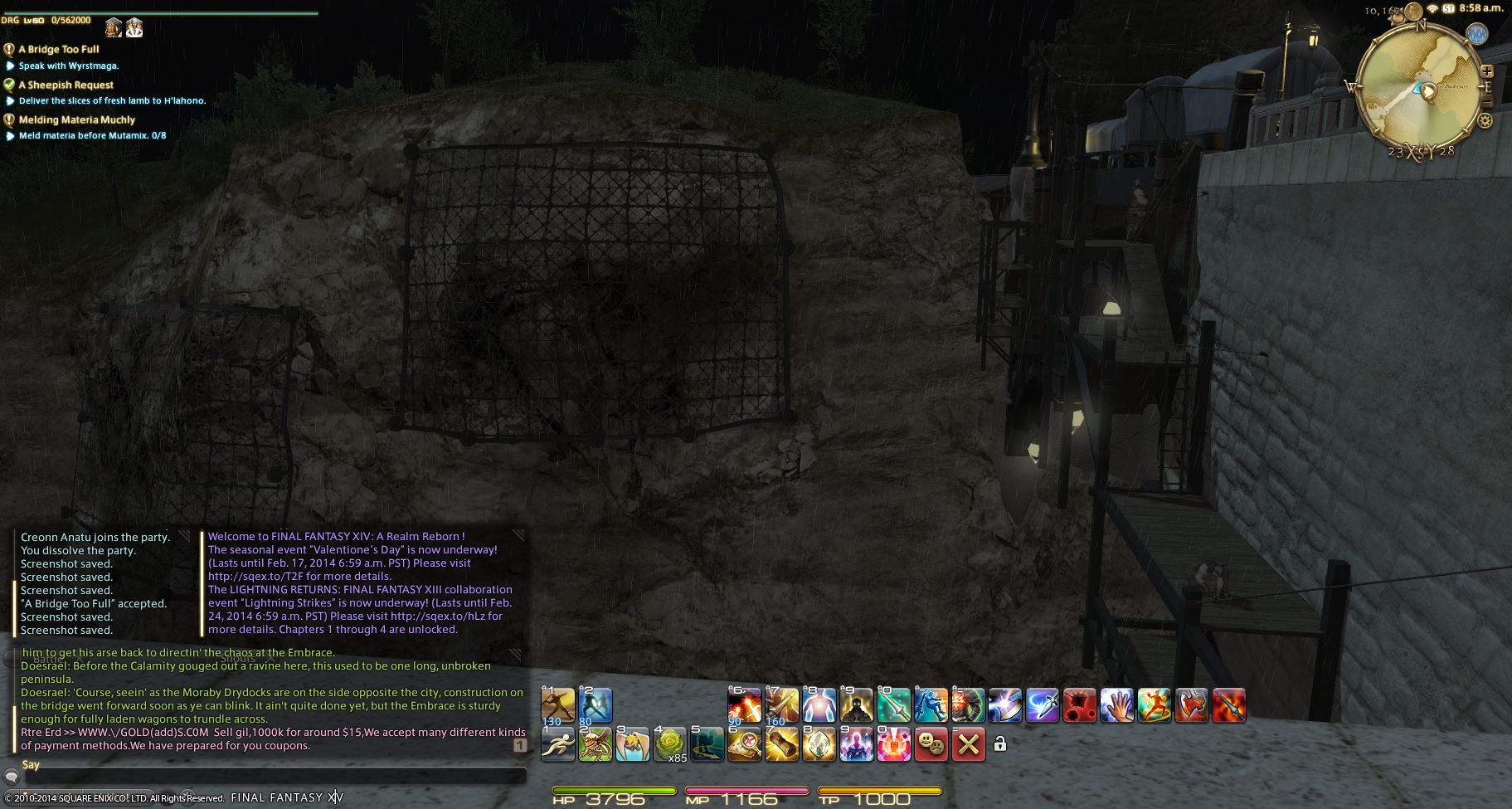Activate the open hand ability icon

coord(1116,705)
